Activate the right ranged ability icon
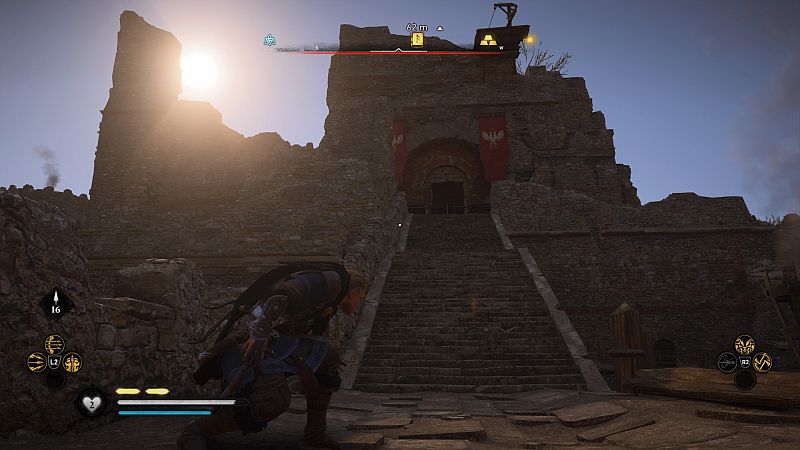This screenshot has width=800, height=450. [72, 363]
